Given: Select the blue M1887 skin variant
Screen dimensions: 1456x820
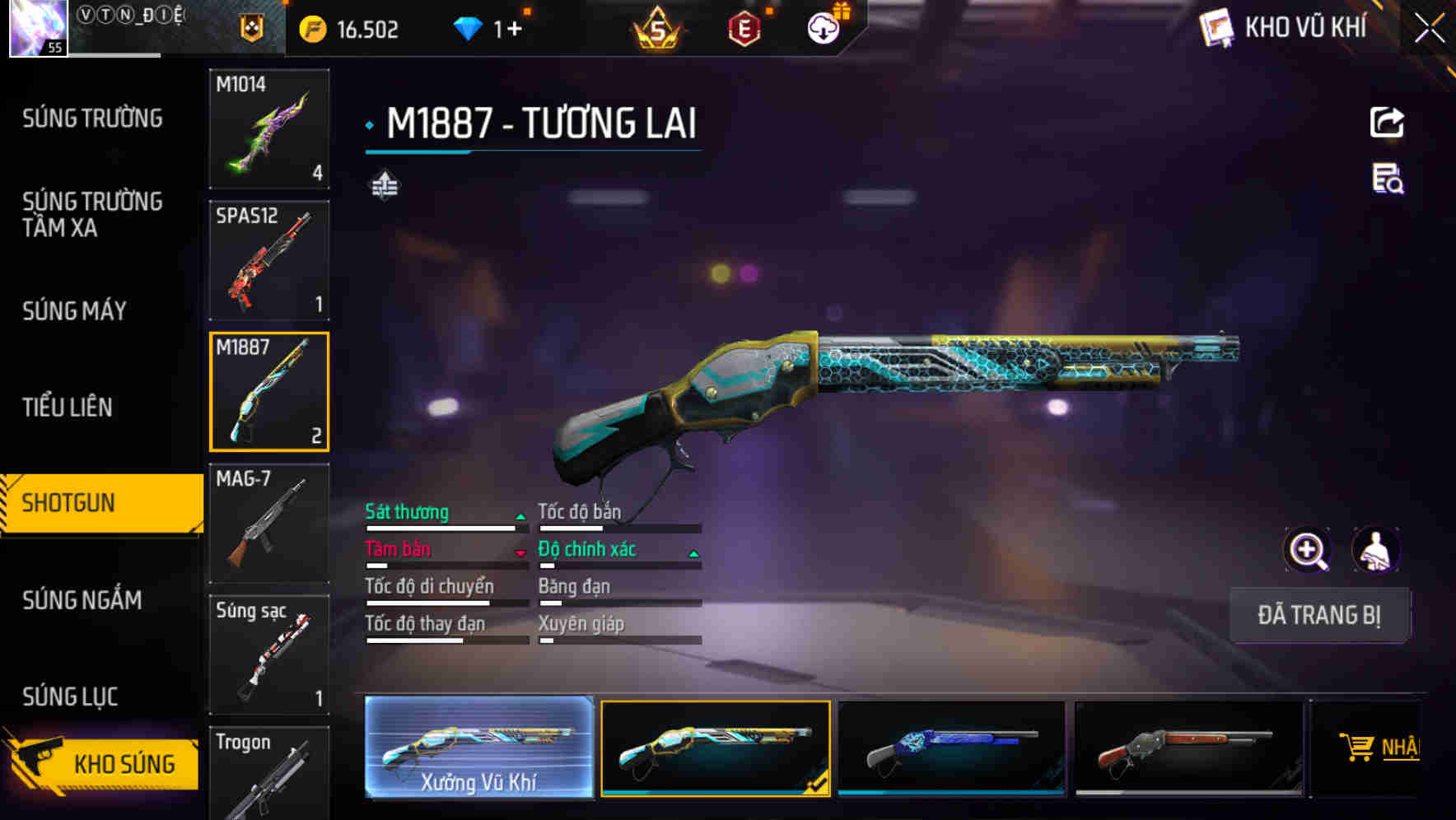Looking at the screenshot, I should (x=952, y=749).
